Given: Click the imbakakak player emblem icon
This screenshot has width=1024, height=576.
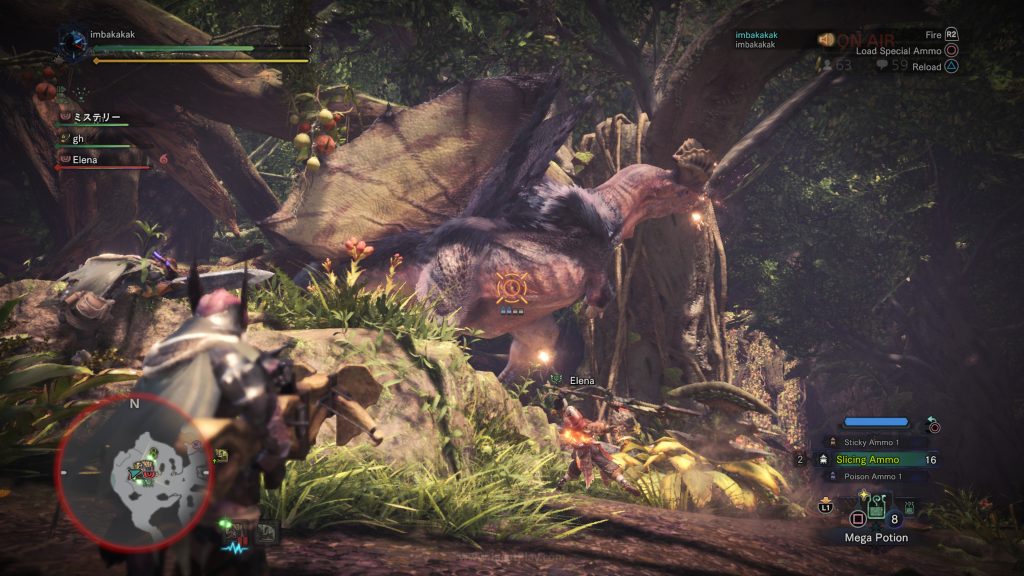Looking at the screenshot, I should pos(73,42).
